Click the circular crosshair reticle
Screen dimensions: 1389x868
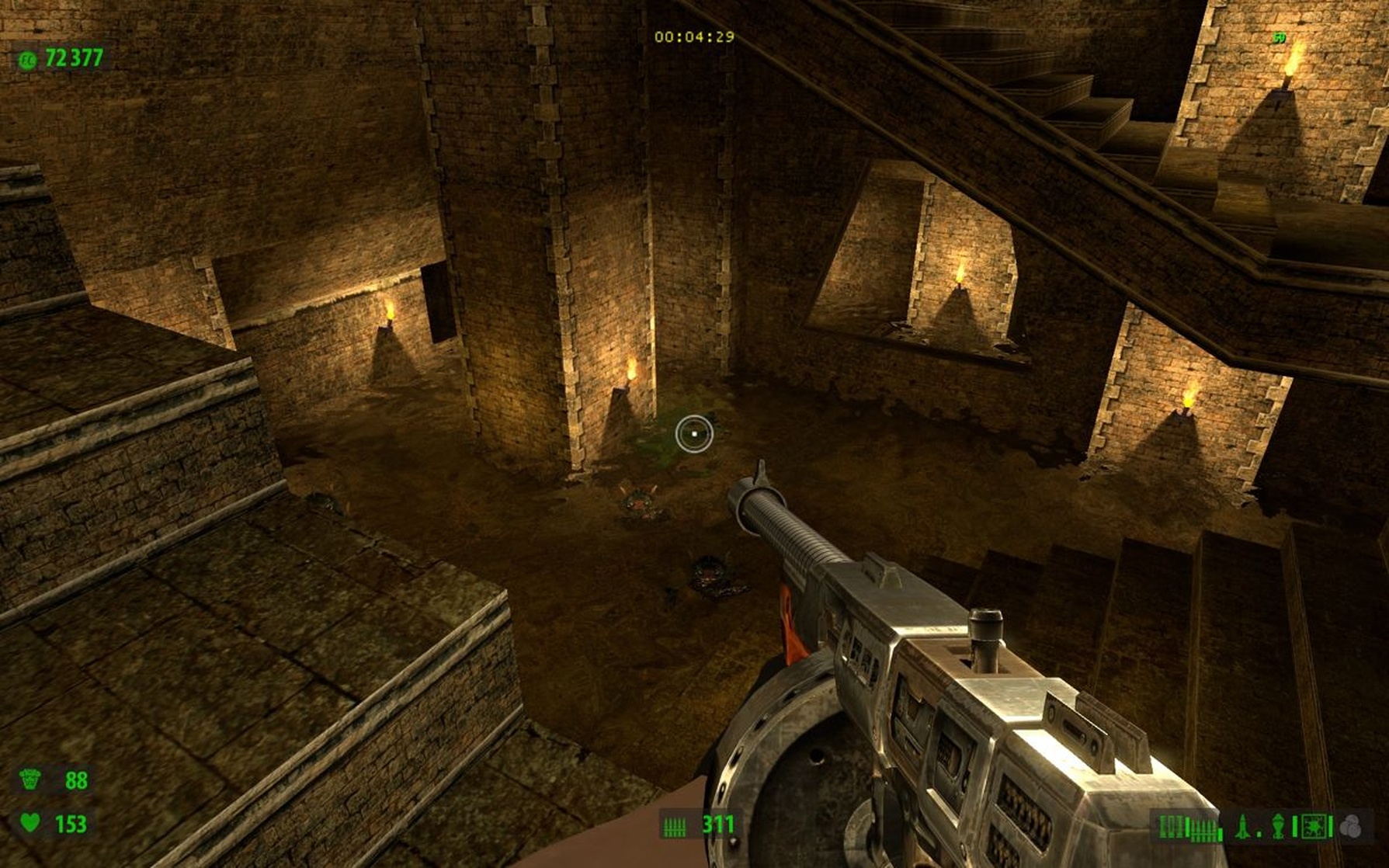pos(693,433)
